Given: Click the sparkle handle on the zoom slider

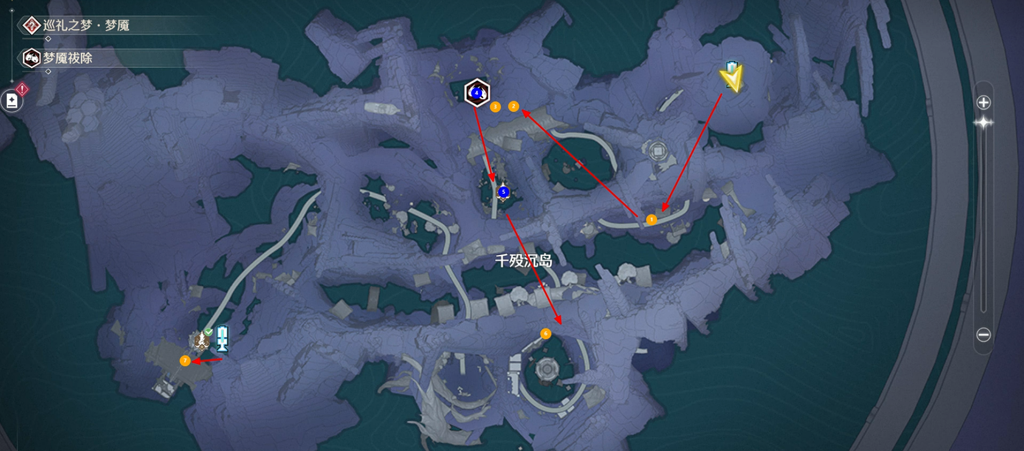Looking at the screenshot, I should pos(983,122).
